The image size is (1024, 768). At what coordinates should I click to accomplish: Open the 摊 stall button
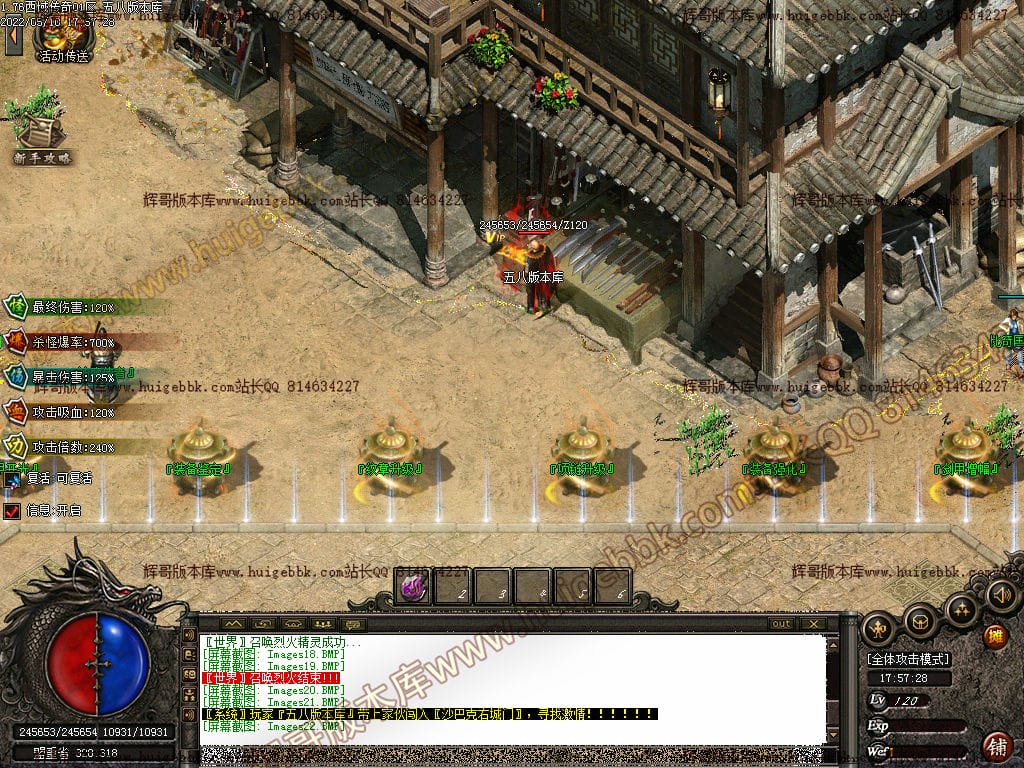tap(995, 636)
